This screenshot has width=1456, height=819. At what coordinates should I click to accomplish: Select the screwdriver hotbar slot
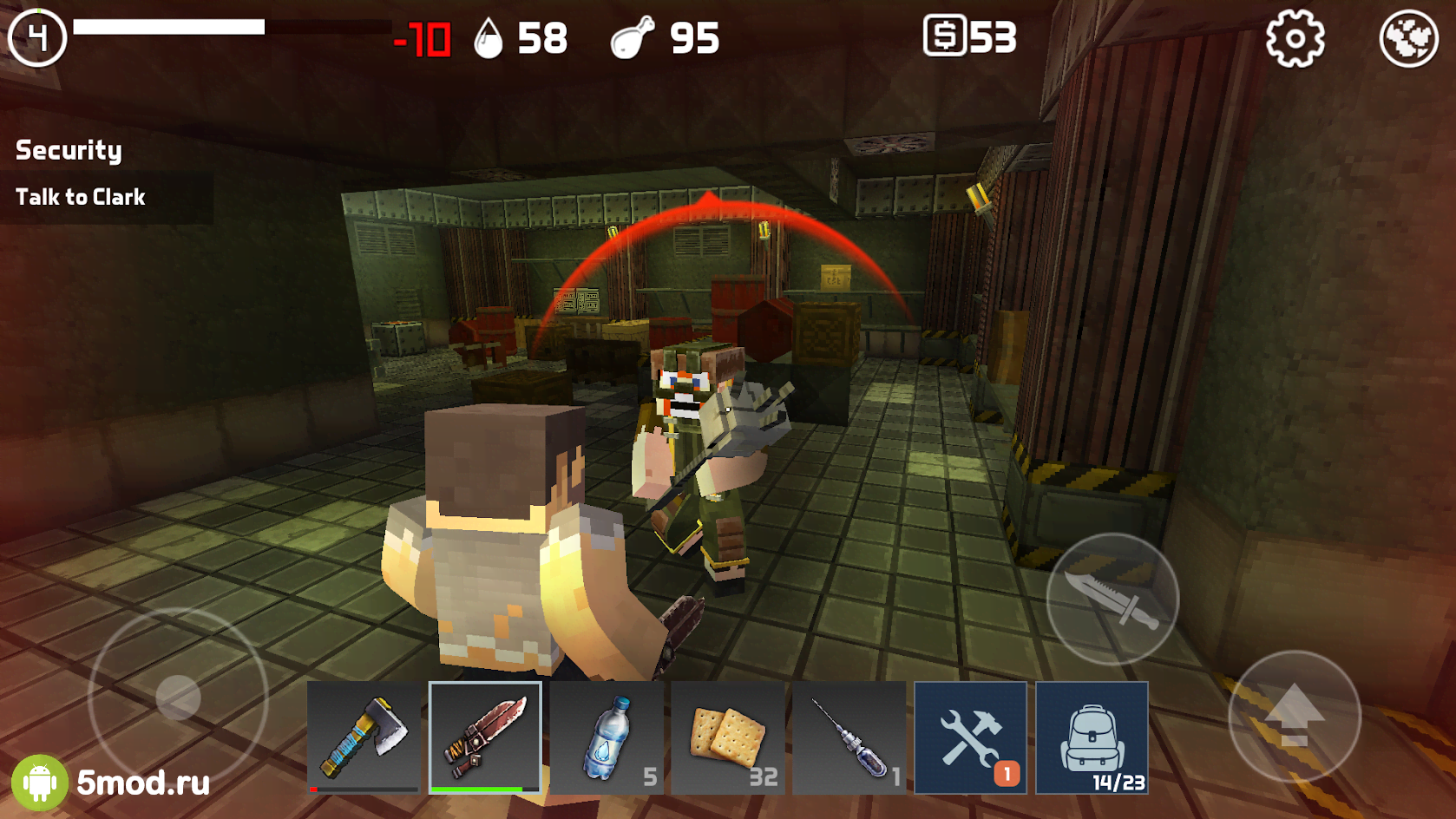849,737
